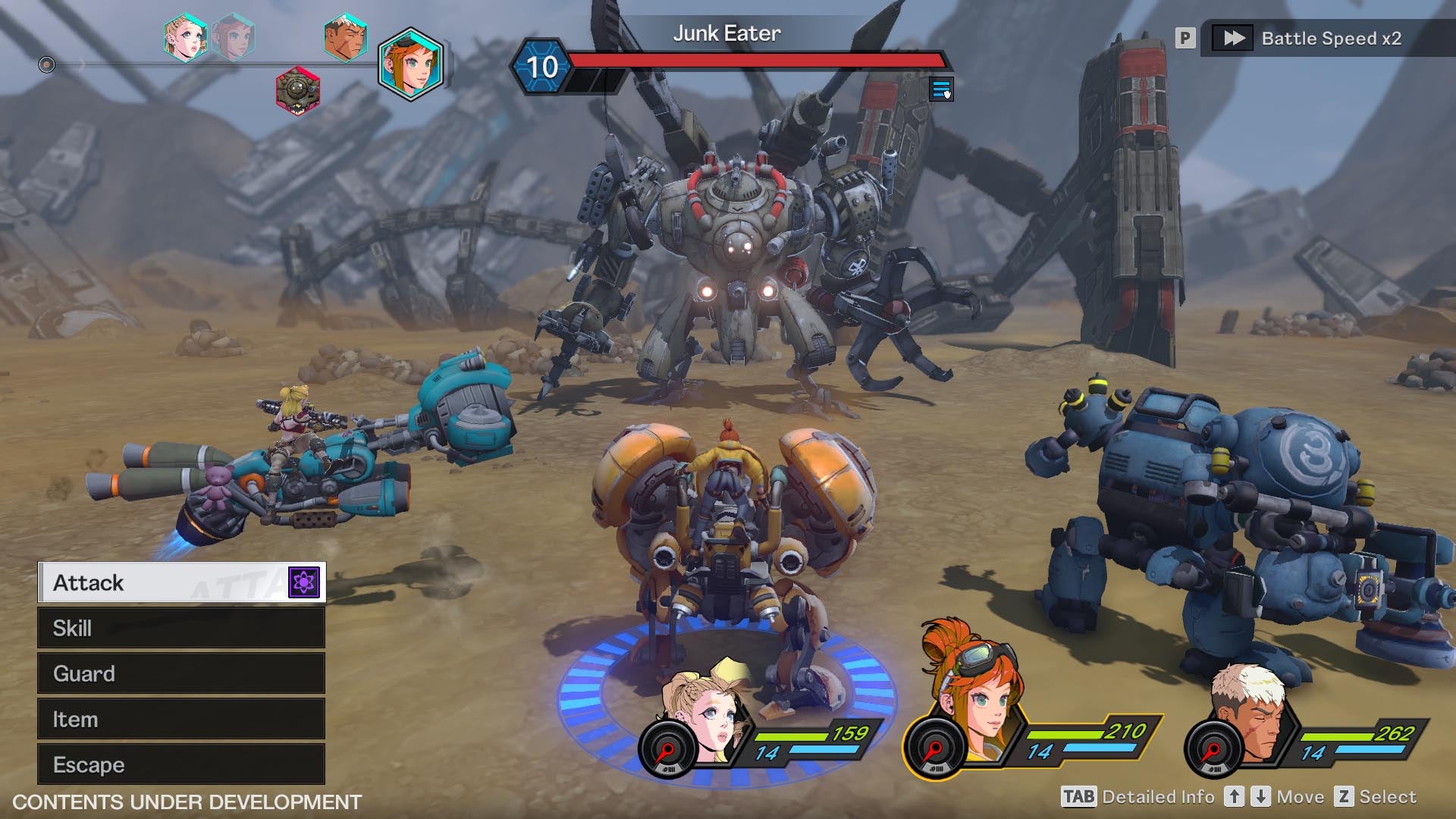Click the fast-forward arrows on Battle Speed x2
The width and height of the screenshot is (1456, 819).
pos(1233,38)
